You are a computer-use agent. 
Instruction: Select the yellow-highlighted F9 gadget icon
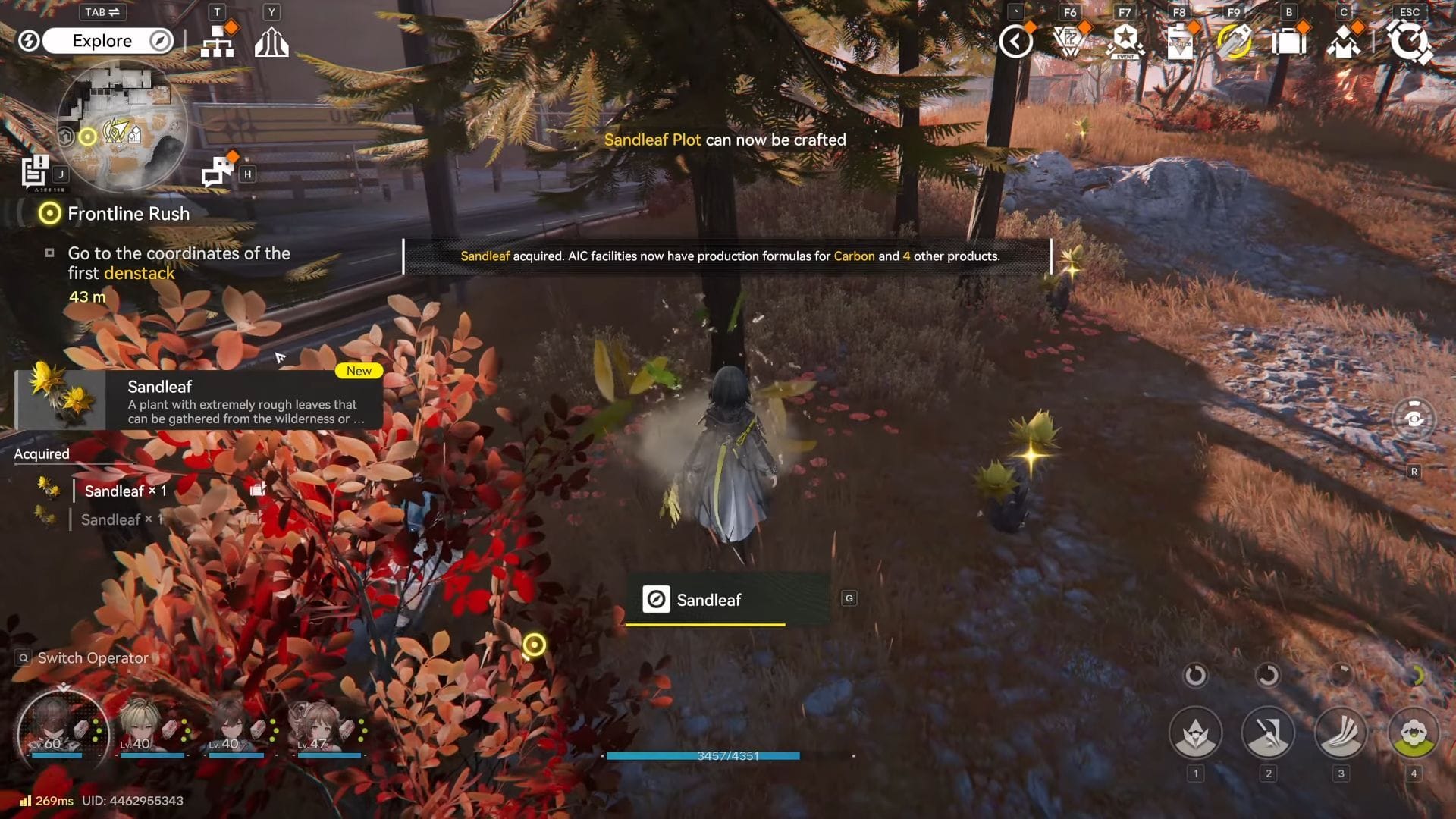coord(1234,41)
